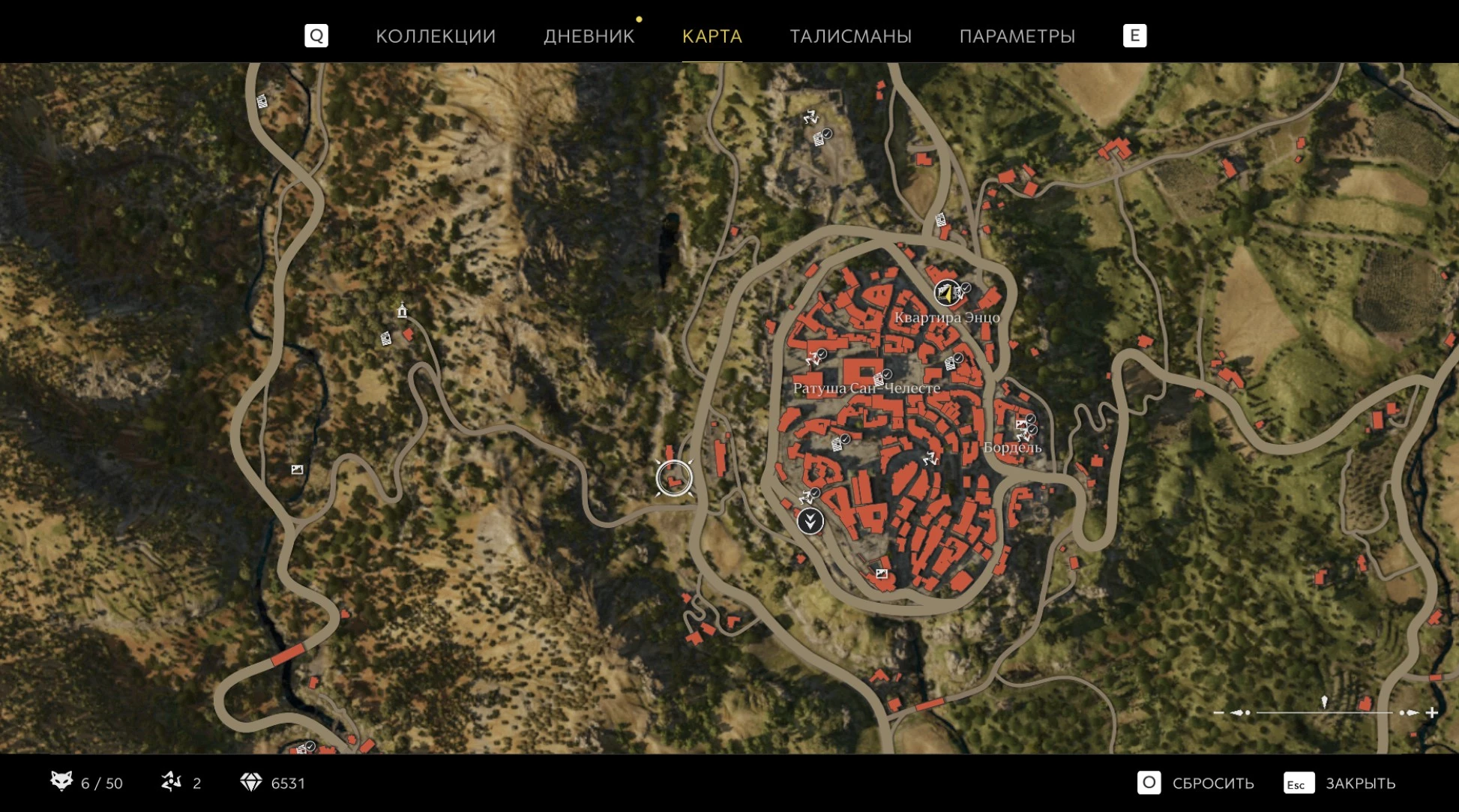Select the Квартира Энцо map marker
Screen dimensions: 1459x812
[947, 292]
